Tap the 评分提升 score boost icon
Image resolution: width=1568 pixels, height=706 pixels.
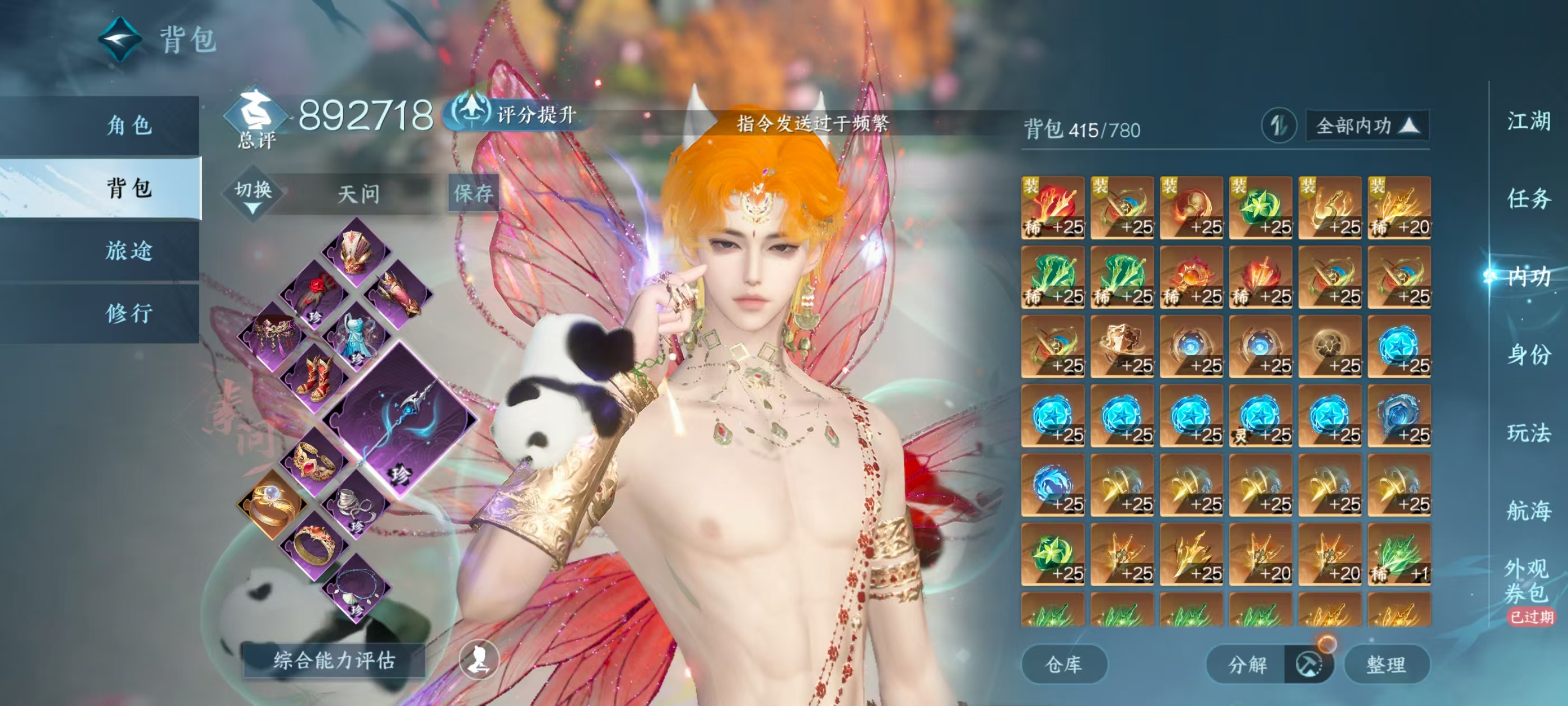click(472, 113)
